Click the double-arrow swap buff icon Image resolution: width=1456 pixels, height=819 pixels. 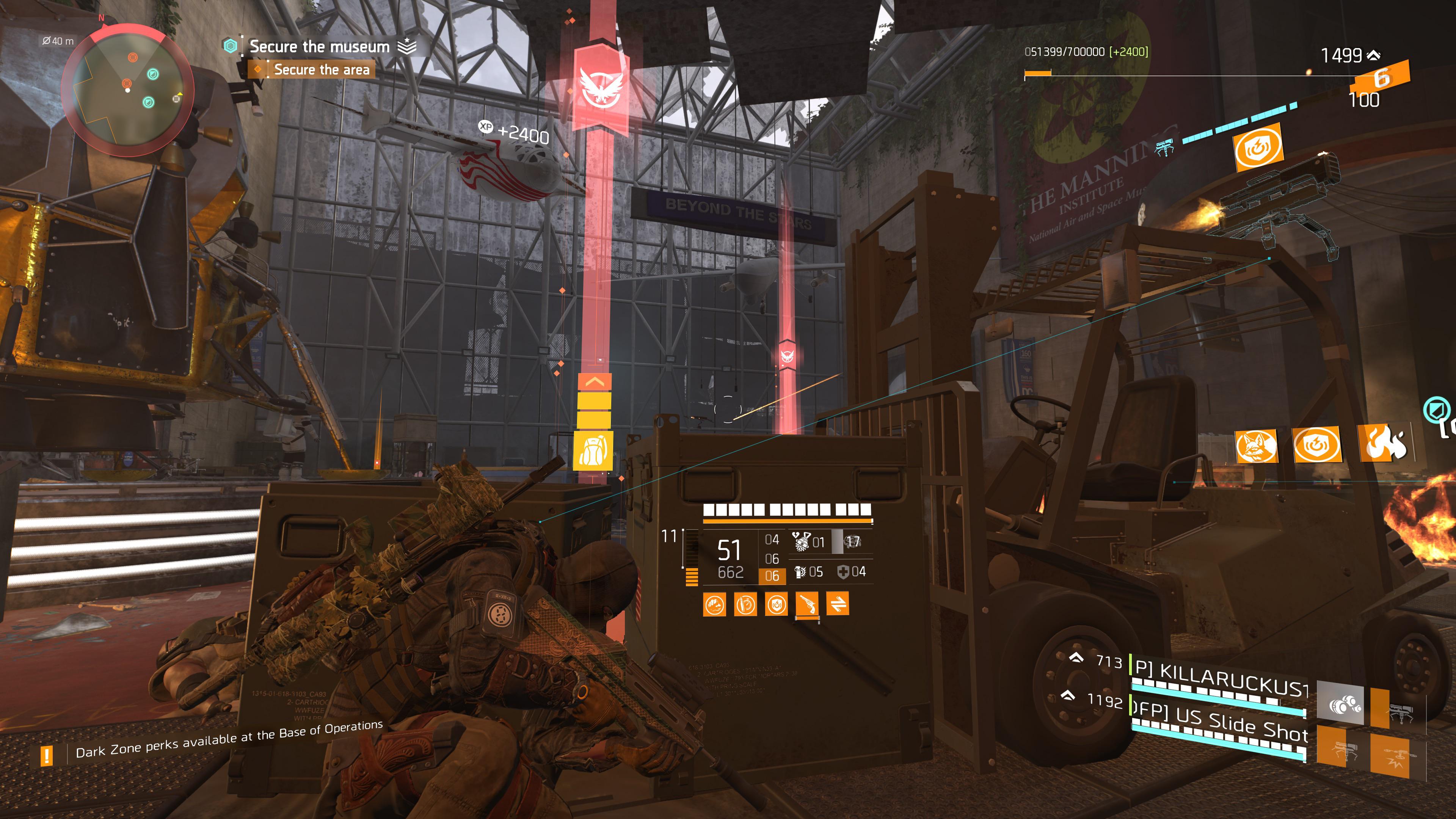pos(838,604)
